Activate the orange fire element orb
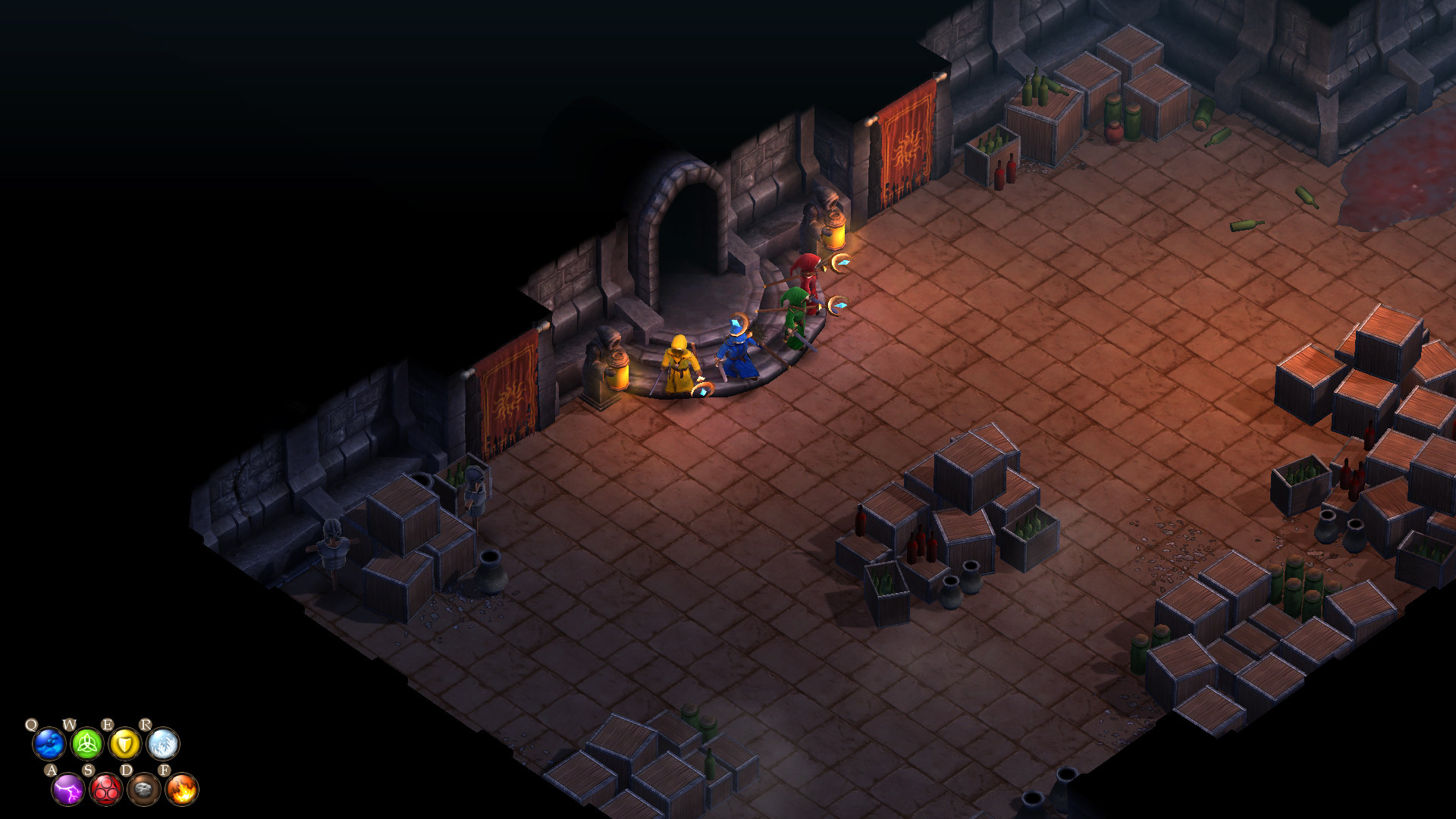Screen dimensions: 1456x819 pyautogui.click(x=182, y=789)
